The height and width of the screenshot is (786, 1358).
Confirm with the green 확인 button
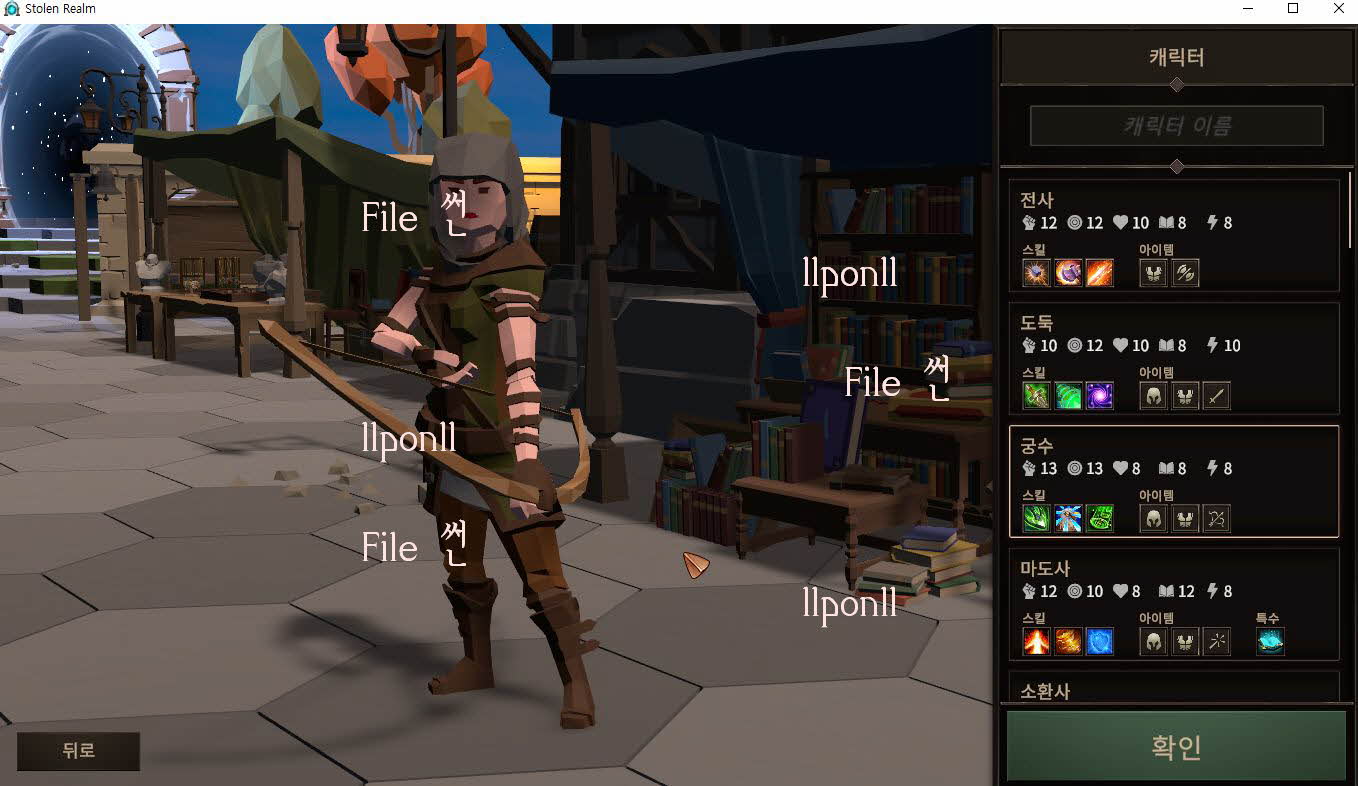[1176, 746]
